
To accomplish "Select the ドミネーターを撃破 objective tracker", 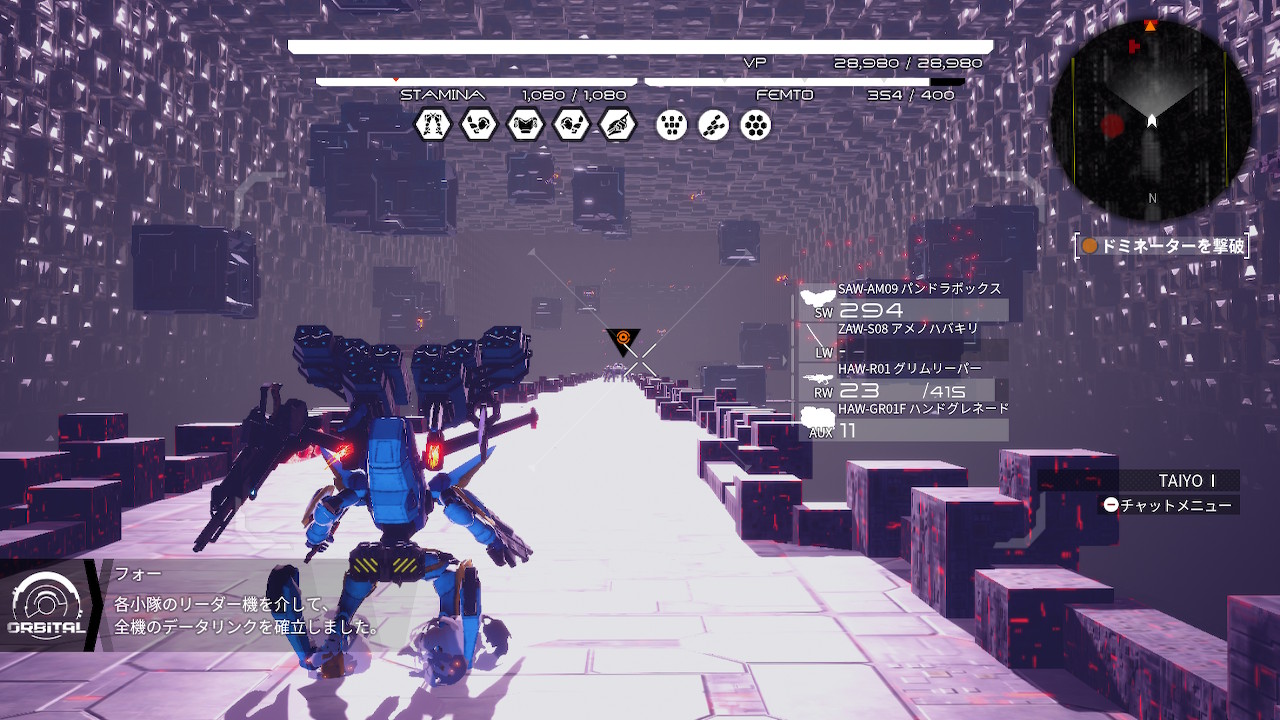I will [x=1164, y=246].
